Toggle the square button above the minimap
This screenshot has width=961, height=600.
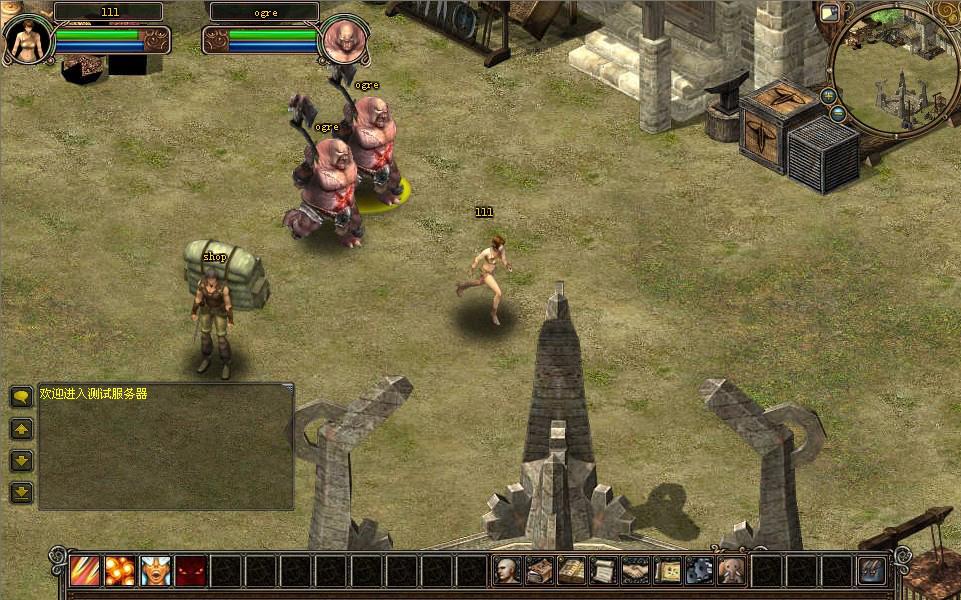pyautogui.click(x=829, y=13)
